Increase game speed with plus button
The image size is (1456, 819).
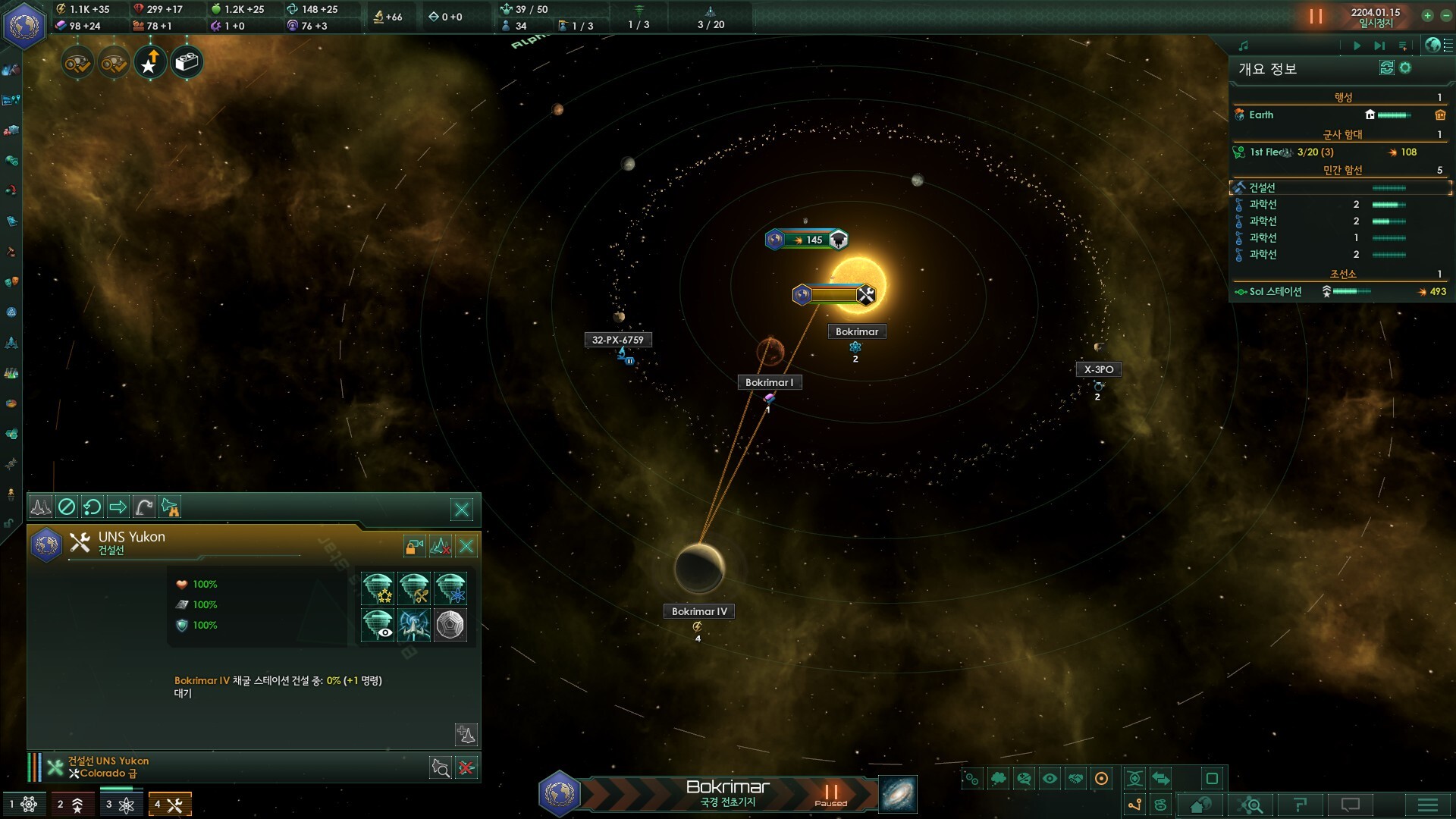click(1427, 16)
